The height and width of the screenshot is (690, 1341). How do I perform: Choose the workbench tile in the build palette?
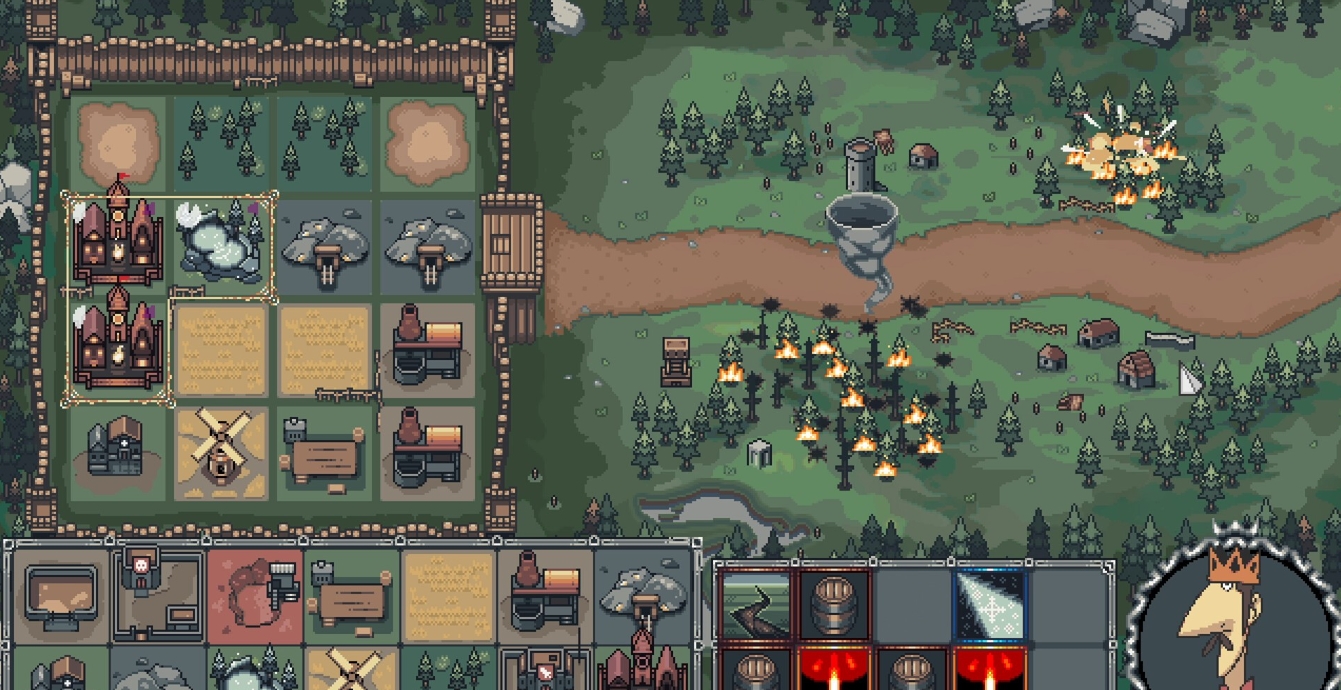(x=352, y=592)
